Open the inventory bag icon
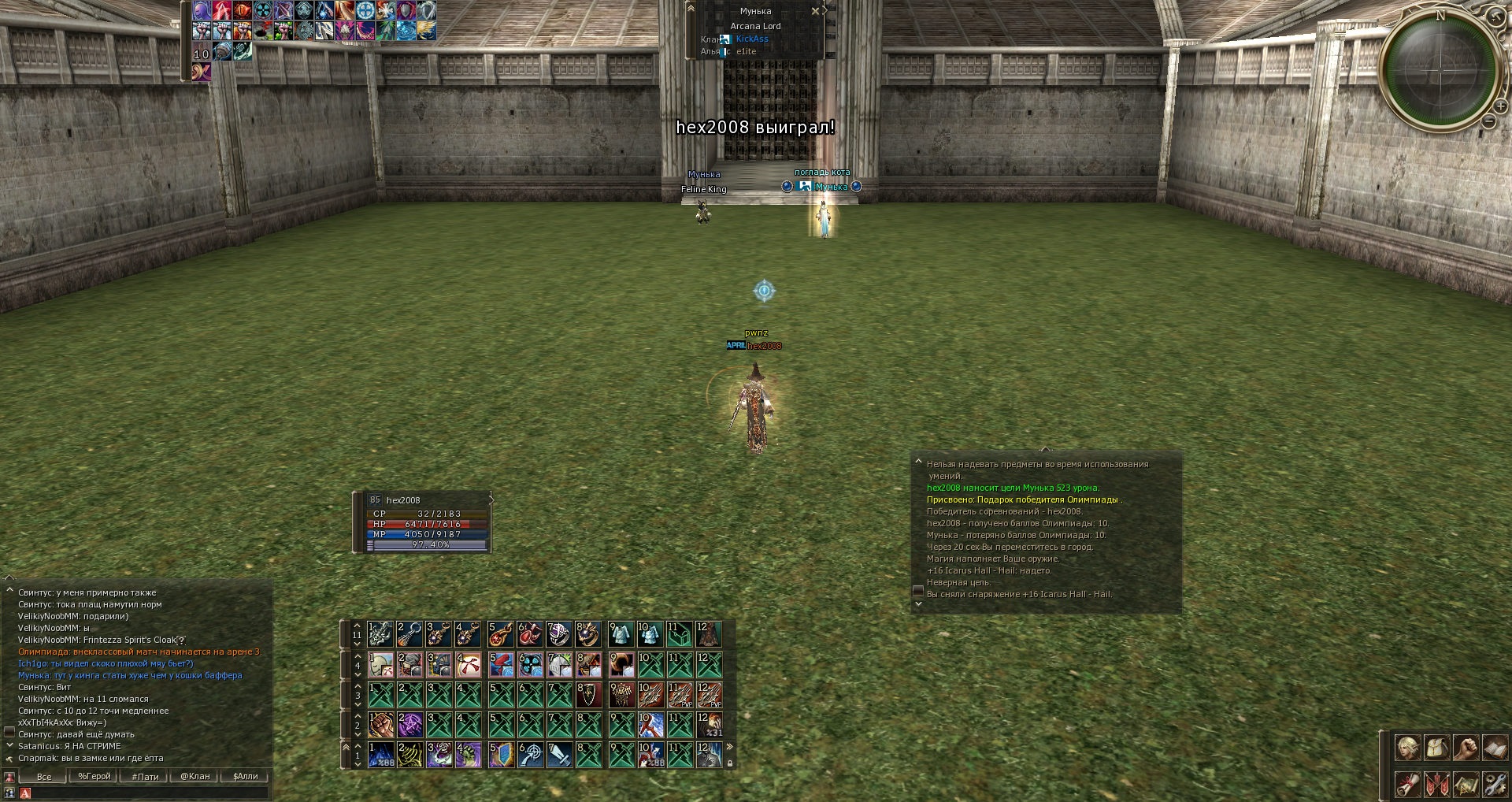 tap(1436, 747)
